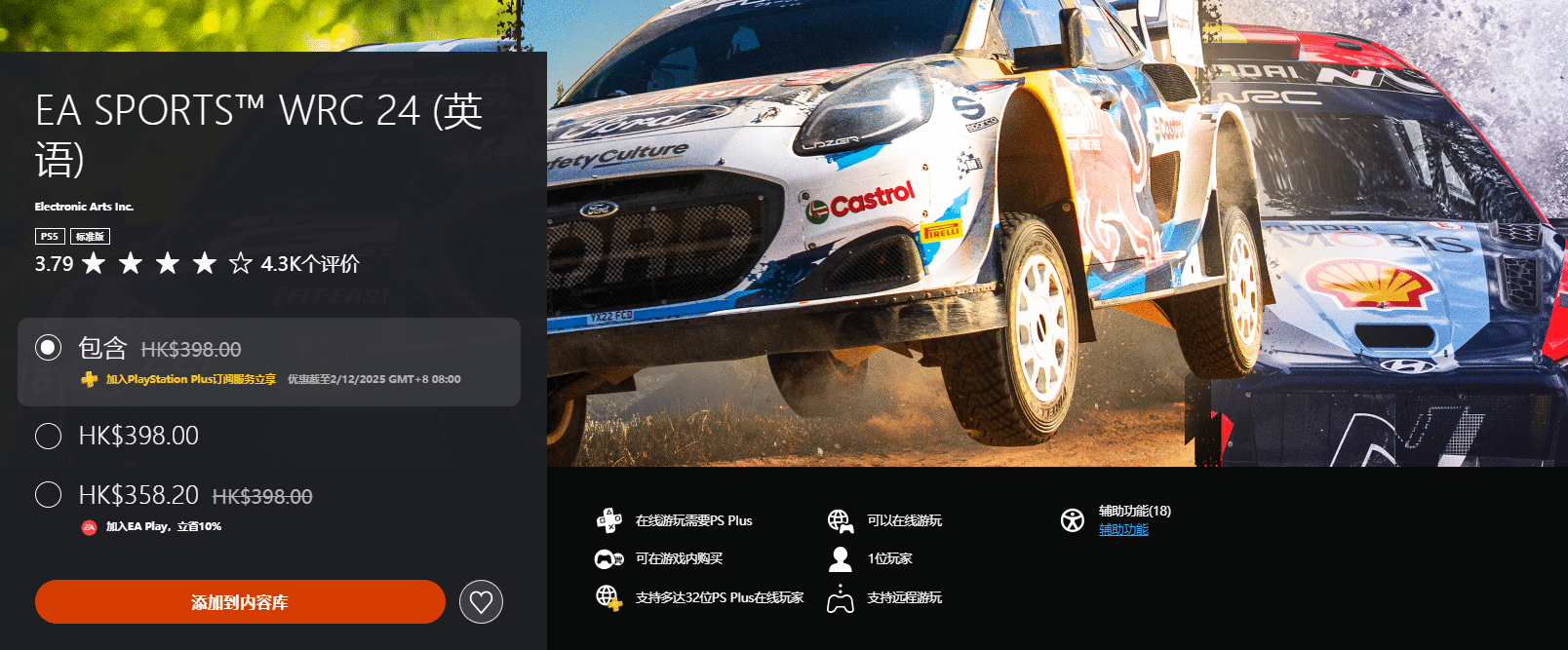Select the PlayStation Plus included price option
1568x650 pixels.
click(49, 348)
